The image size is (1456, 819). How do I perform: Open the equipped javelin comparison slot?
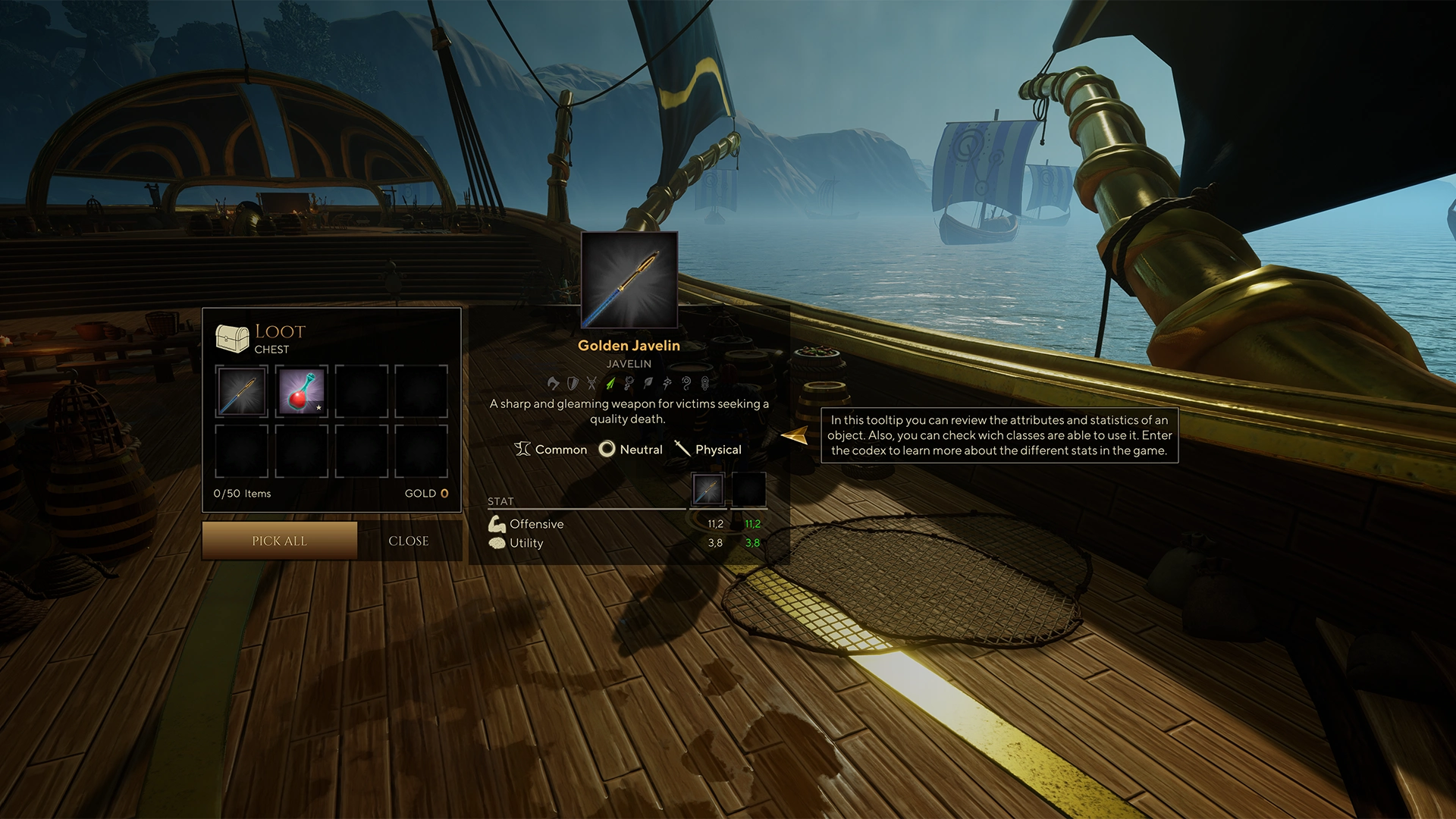[x=708, y=489]
